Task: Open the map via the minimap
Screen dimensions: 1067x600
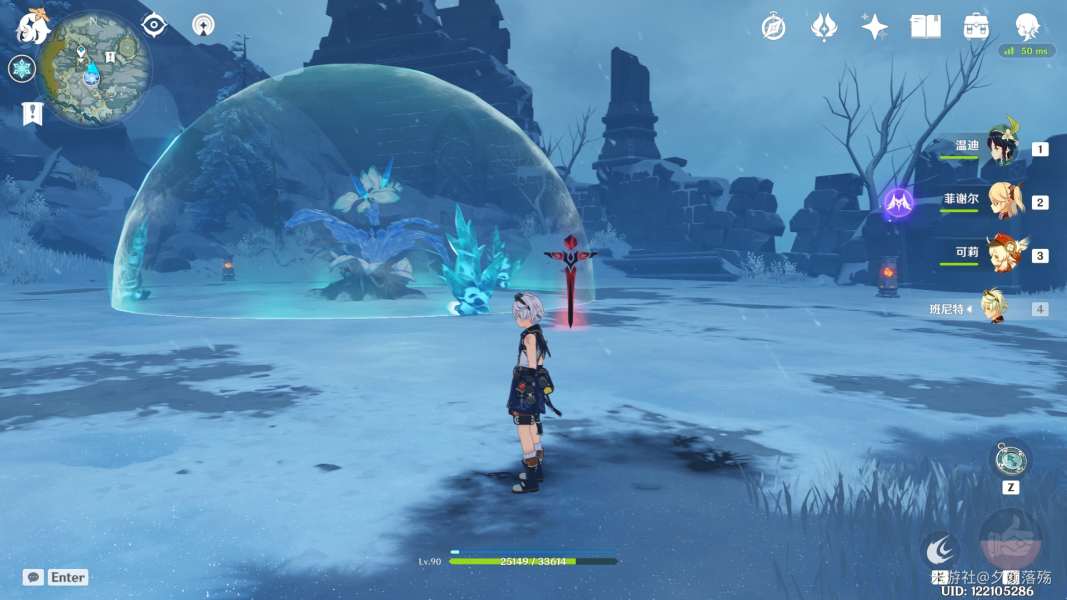Action: tap(96, 68)
